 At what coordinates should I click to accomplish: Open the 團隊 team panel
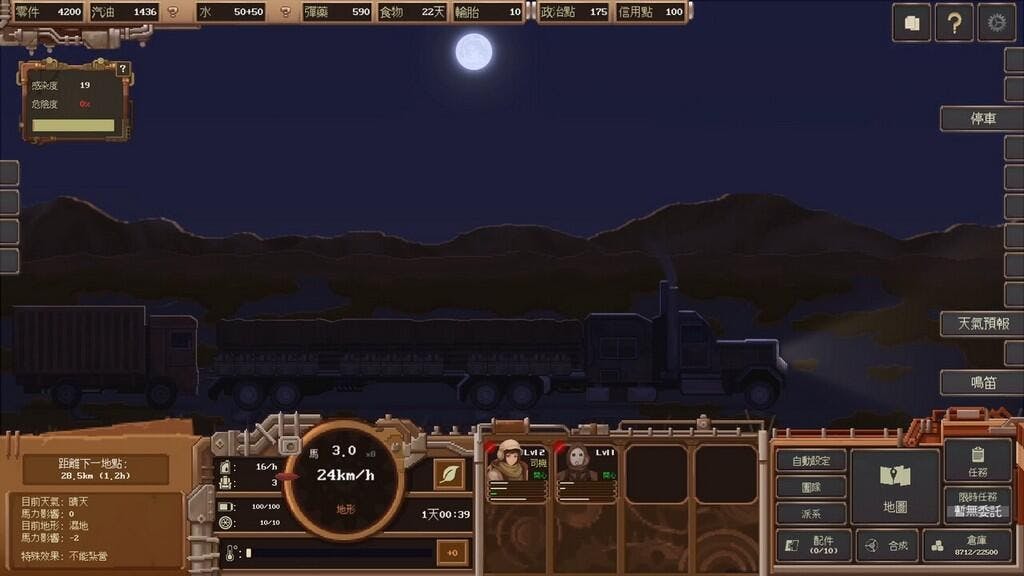(x=811, y=487)
